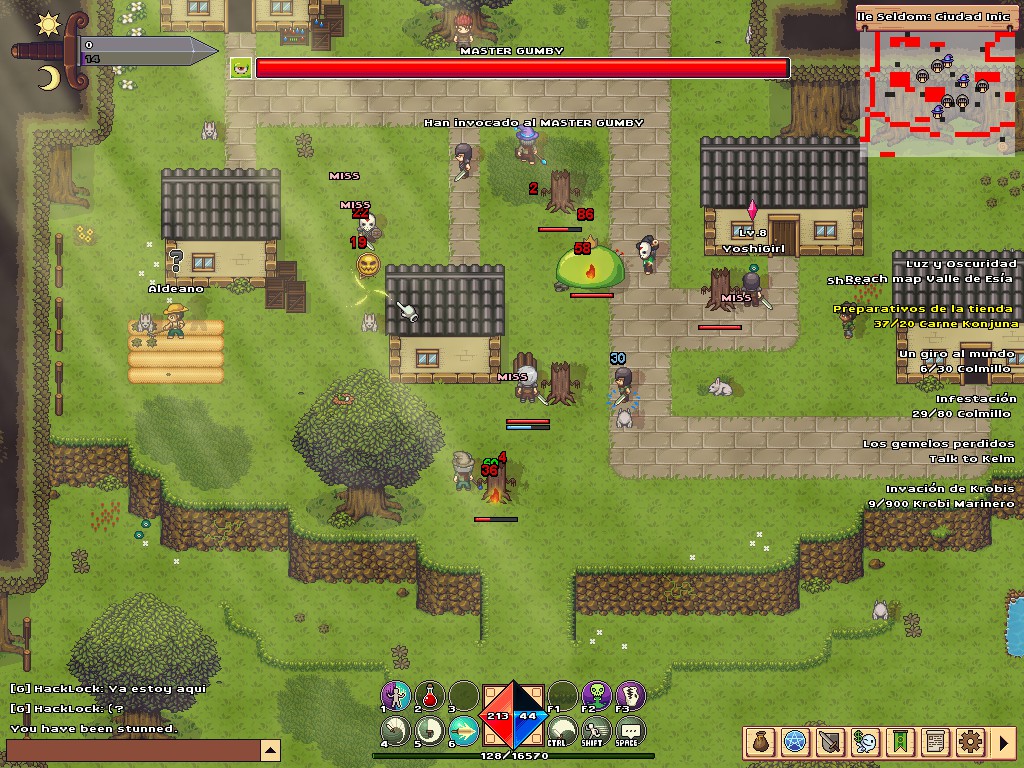Use the torn scroll skill on F3
The image size is (1024, 768).
coord(630,695)
